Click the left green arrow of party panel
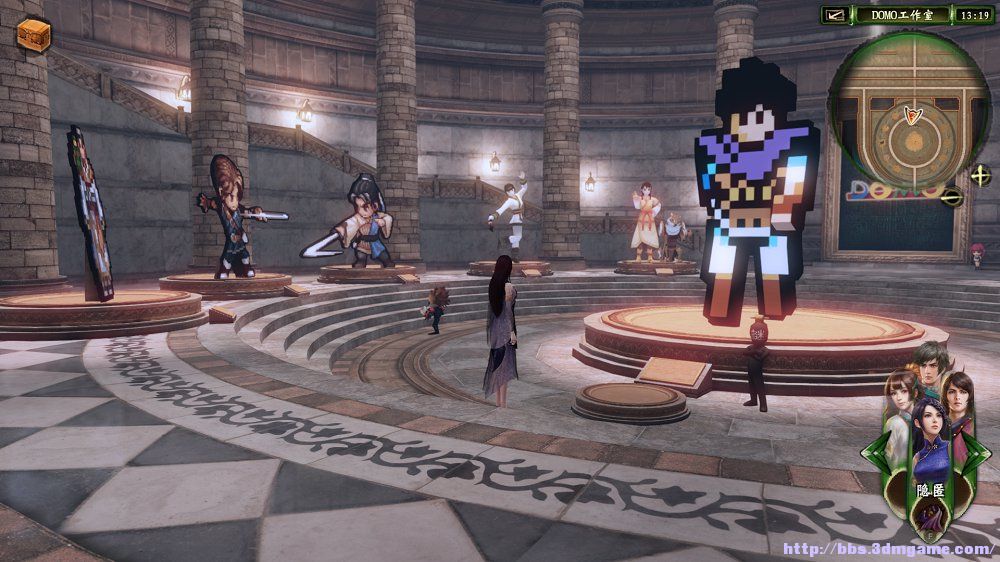The image size is (1000, 562). coord(872,451)
